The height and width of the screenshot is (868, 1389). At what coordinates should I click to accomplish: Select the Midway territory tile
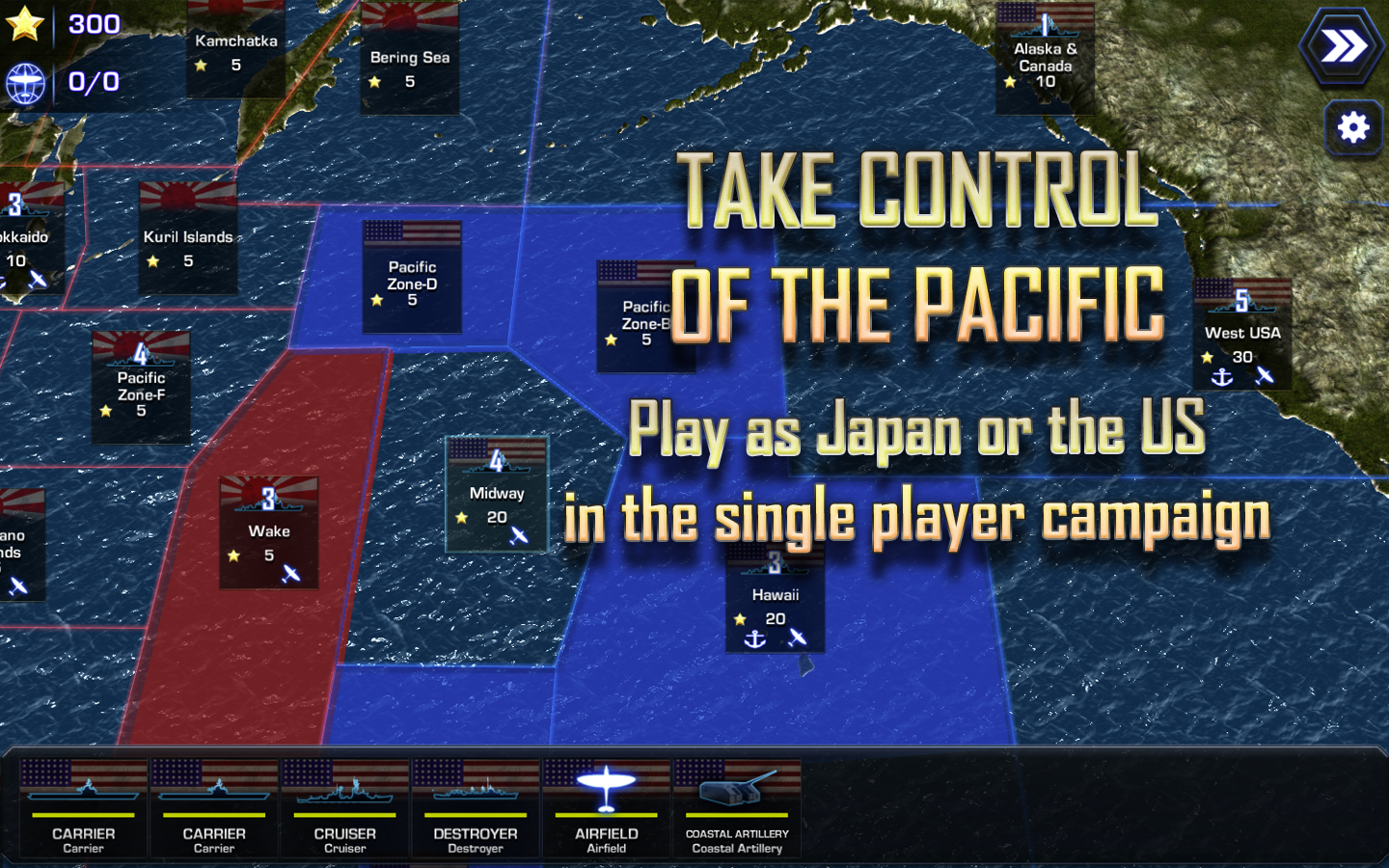click(496, 492)
